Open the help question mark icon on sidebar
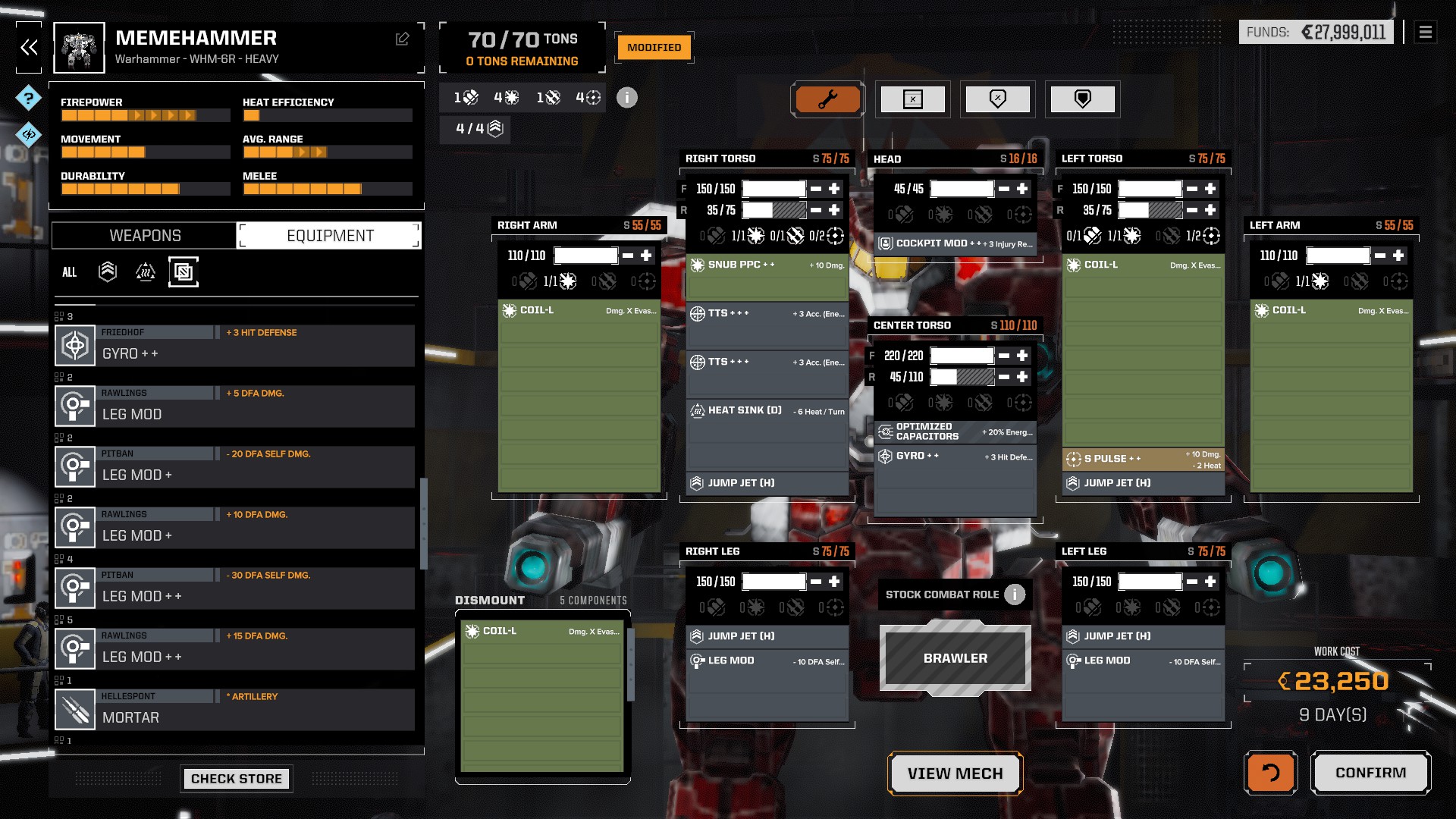Image resolution: width=1456 pixels, height=819 pixels. pyautogui.click(x=28, y=99)
